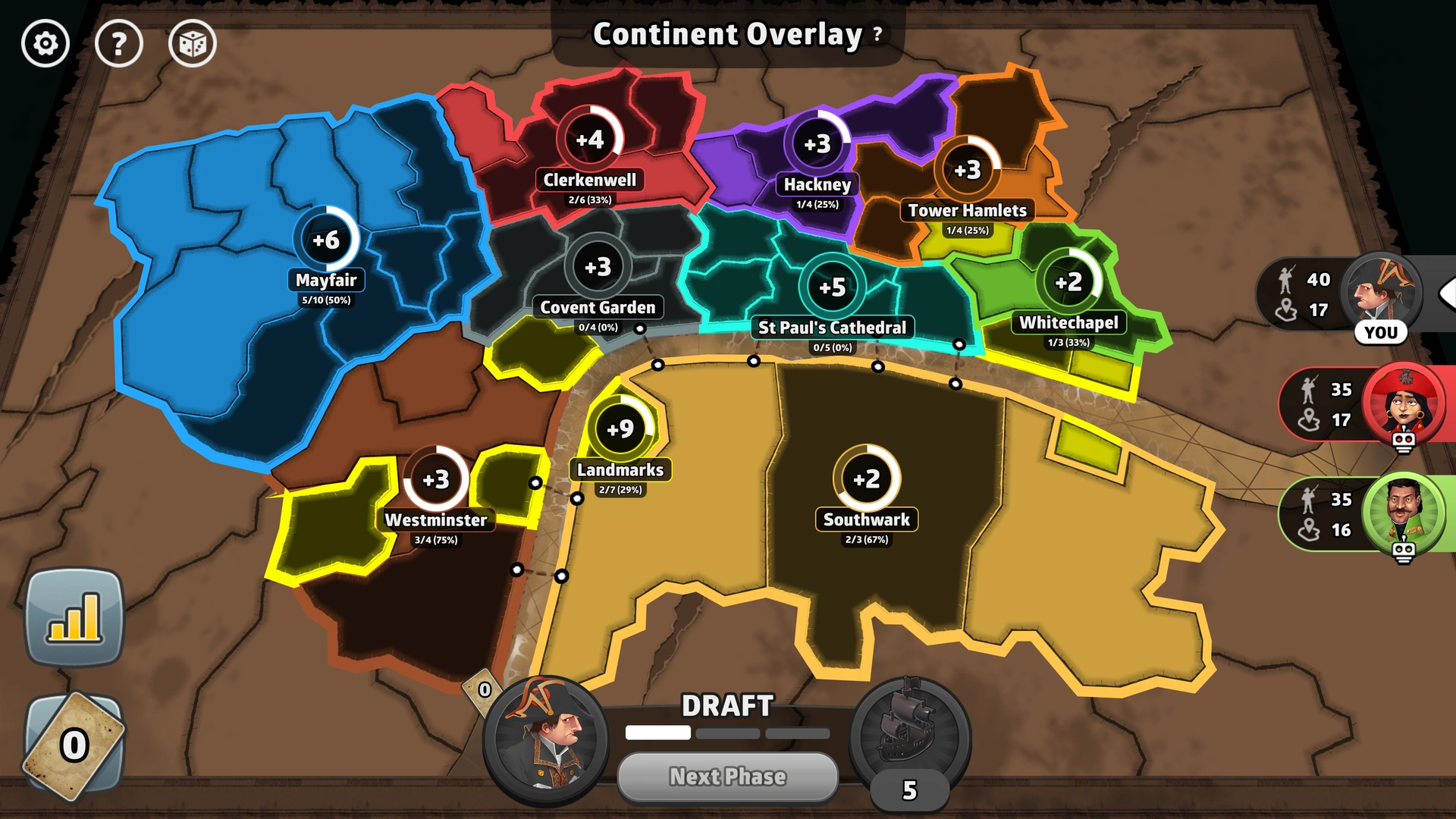1456x819 pixels.
Task: Open the help question mark icon
Action: [x=119, y=43]
